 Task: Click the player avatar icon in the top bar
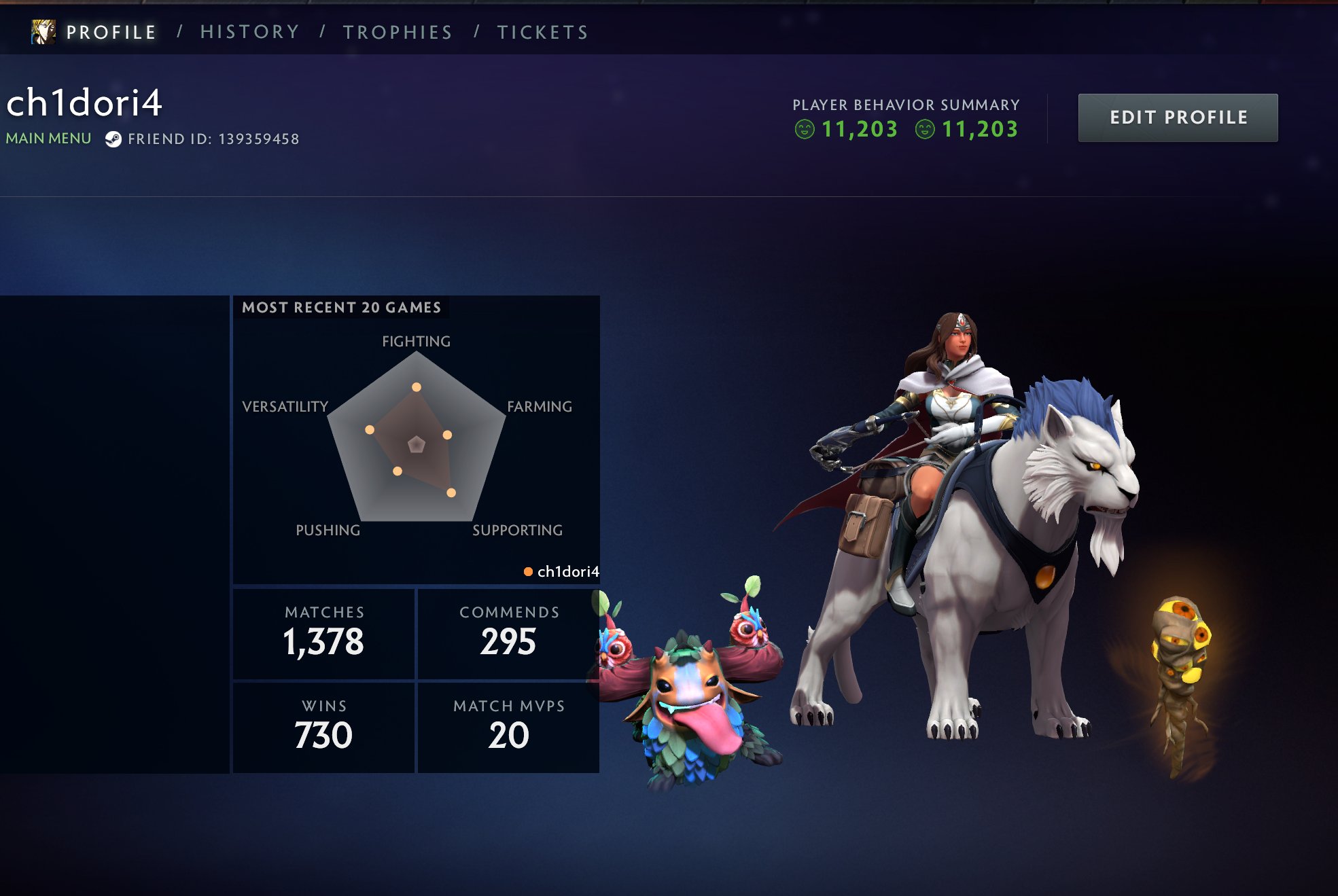[x=43, y=31]
